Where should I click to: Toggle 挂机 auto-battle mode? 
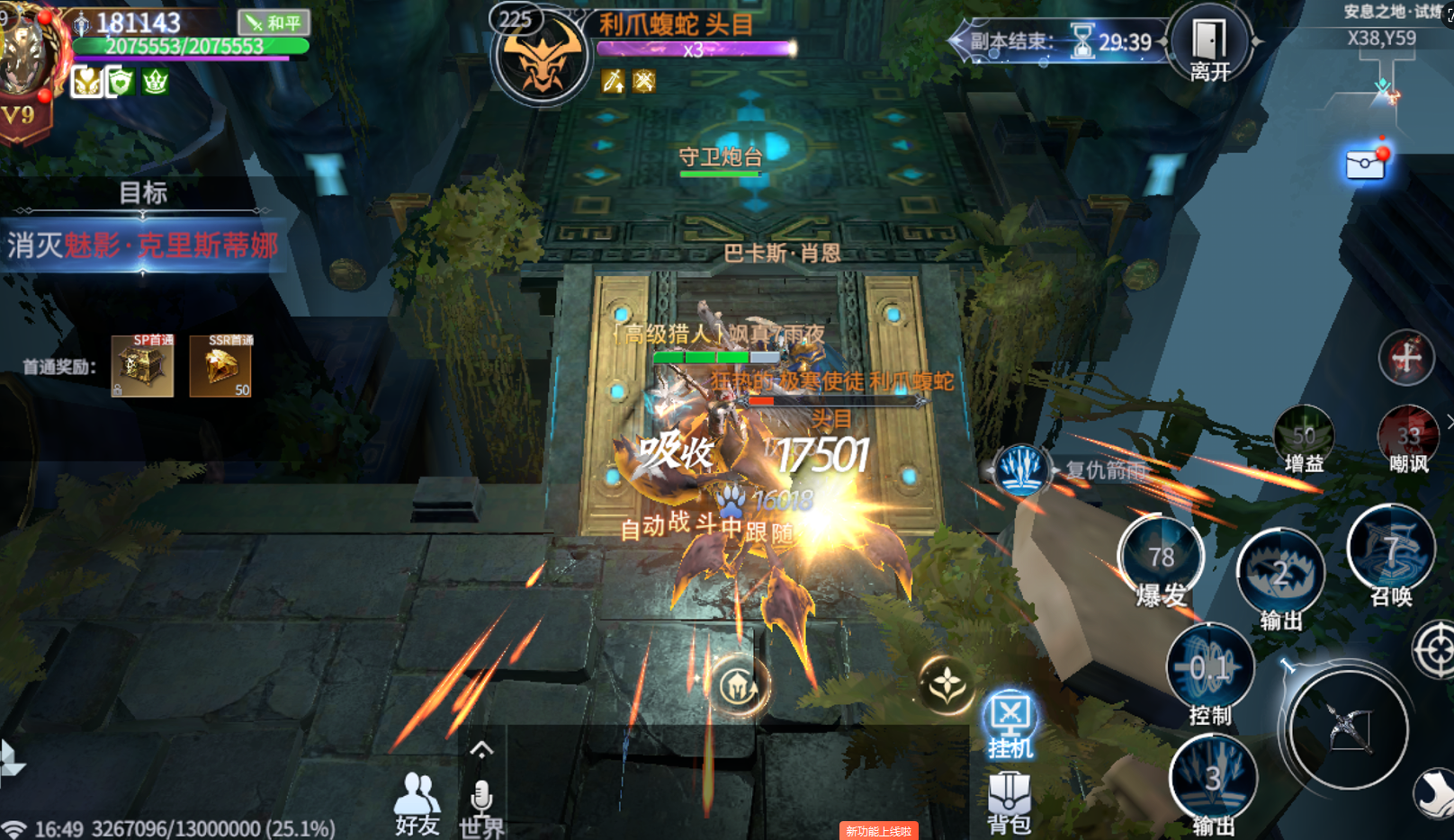[x=1010, y=725]
